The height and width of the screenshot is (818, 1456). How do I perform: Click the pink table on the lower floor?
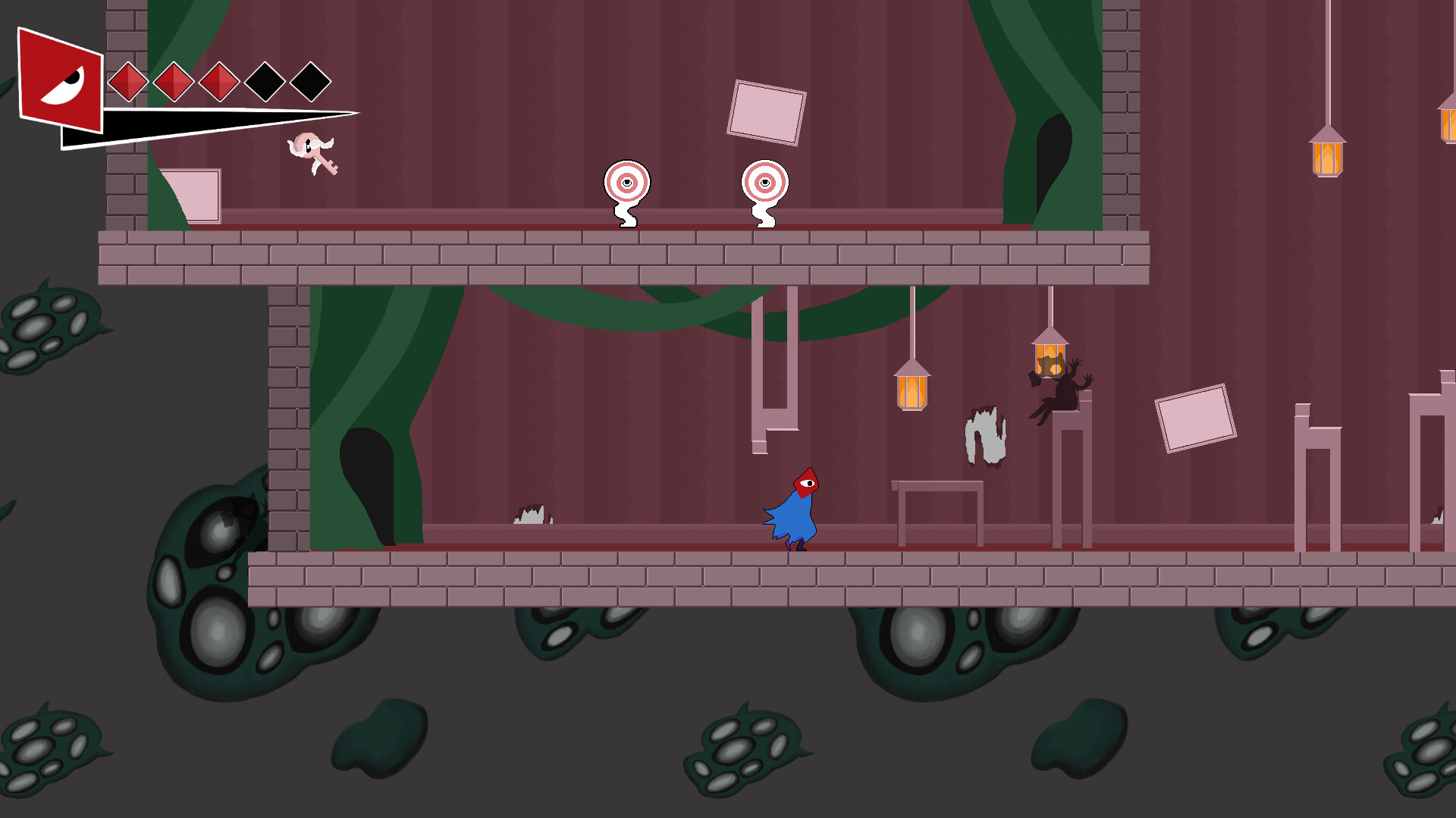(x=937, y=508)
